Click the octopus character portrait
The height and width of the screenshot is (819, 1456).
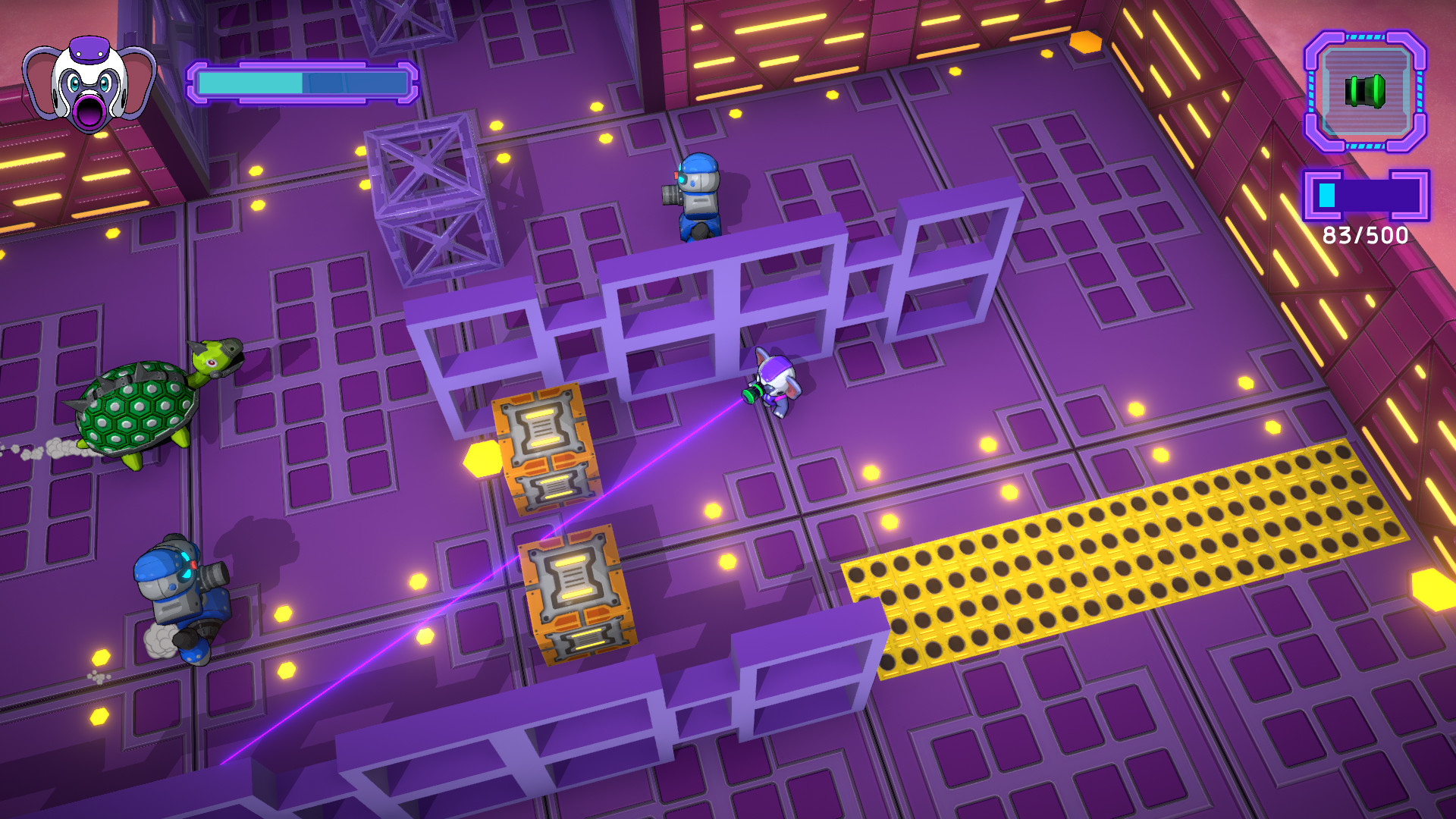(86, 83)
